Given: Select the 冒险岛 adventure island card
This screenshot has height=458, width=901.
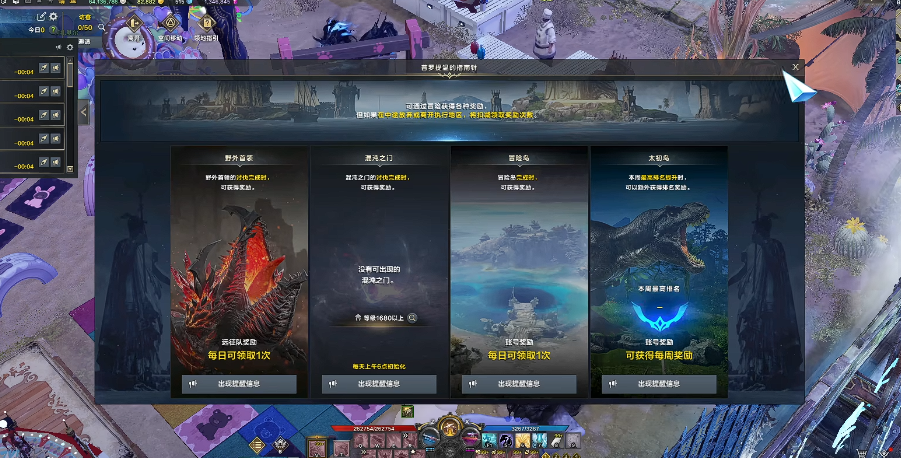Looking at the screenshot, I should 519,260.
